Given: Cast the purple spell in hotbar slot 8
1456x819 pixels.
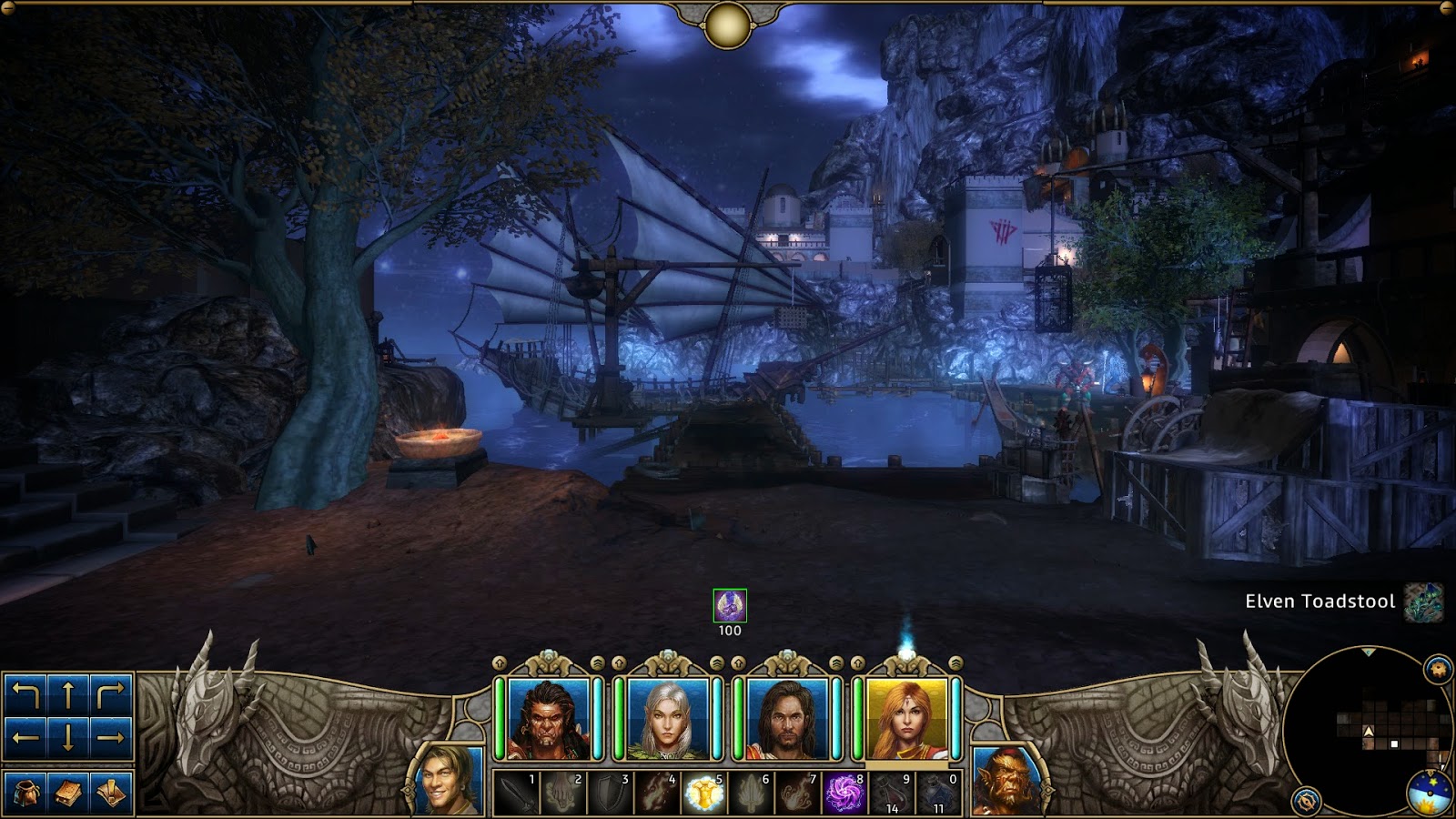Looking at the screenshot, I should [x=845, y=794].
